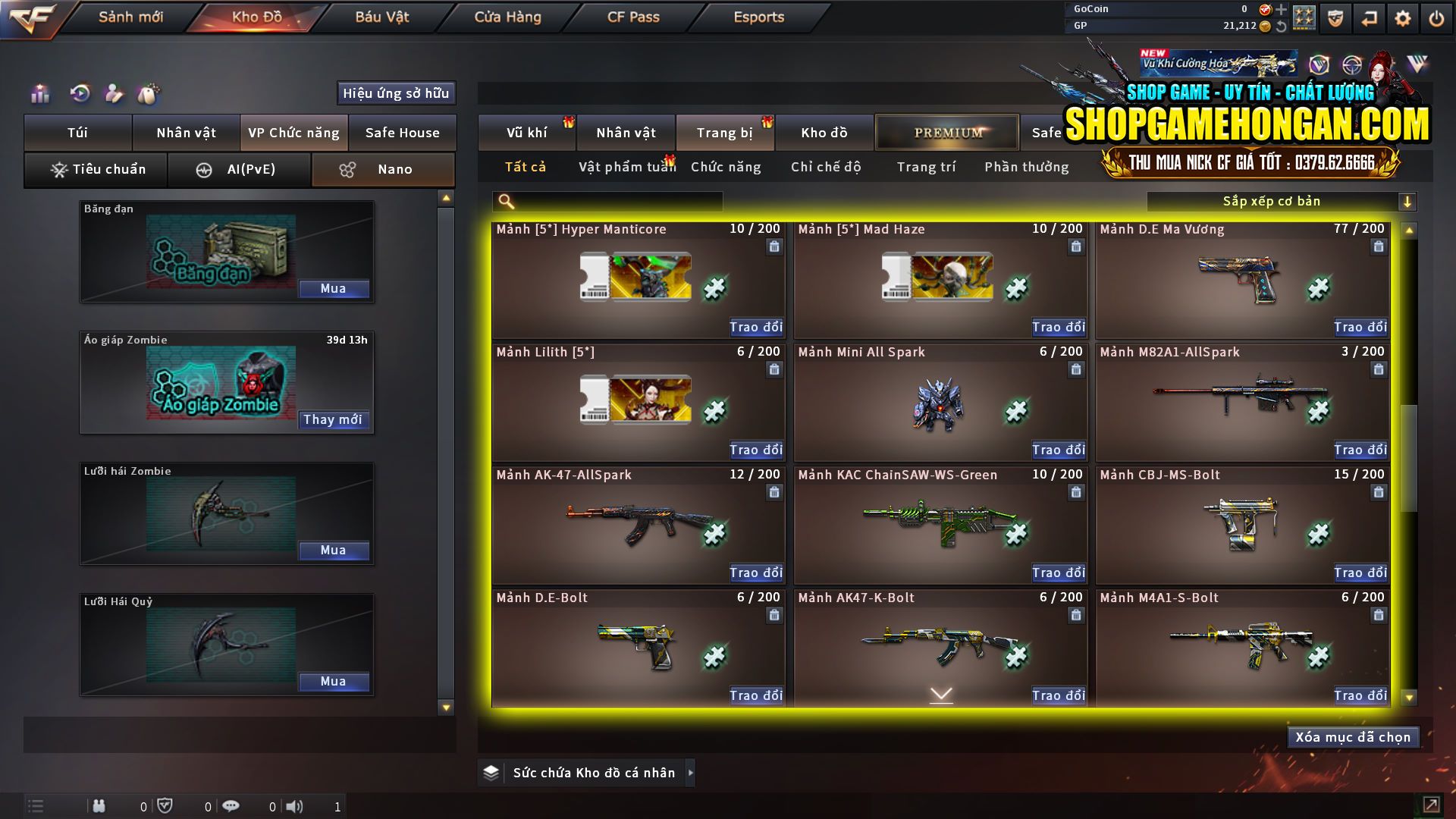Click inside the search input field

coord(614,201)
